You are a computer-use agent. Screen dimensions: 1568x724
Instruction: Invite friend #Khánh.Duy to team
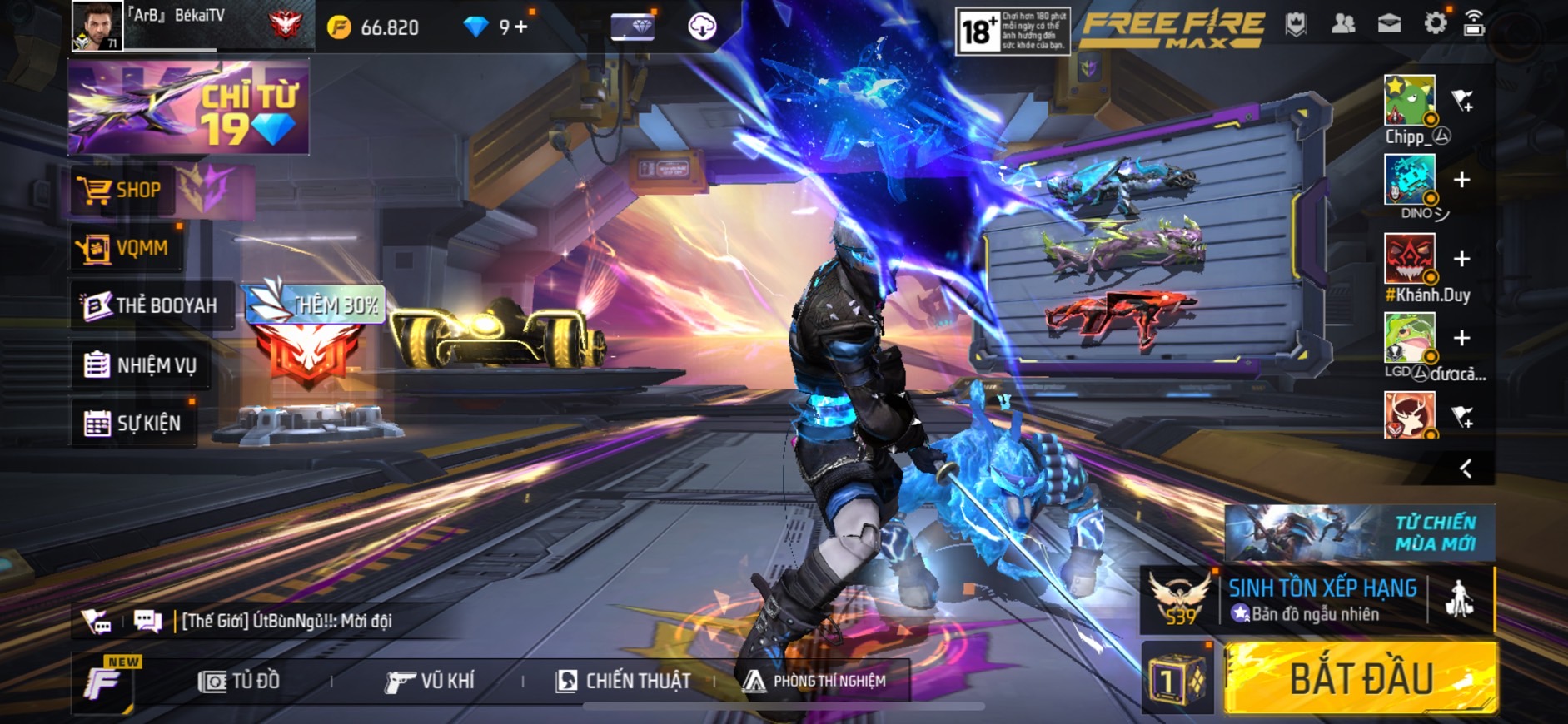[1461, 259]
